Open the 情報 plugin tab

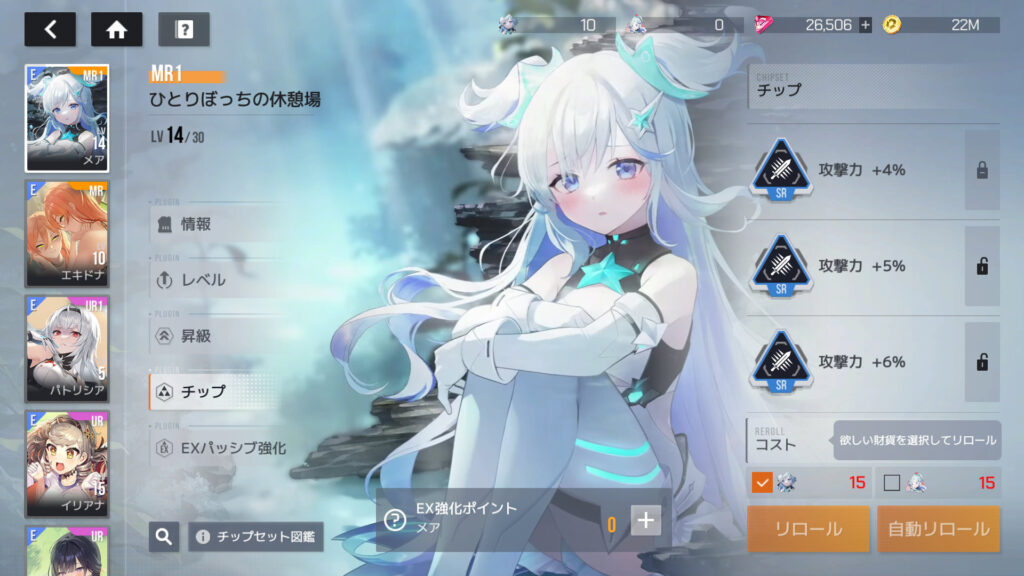click(x=215, y=224)
